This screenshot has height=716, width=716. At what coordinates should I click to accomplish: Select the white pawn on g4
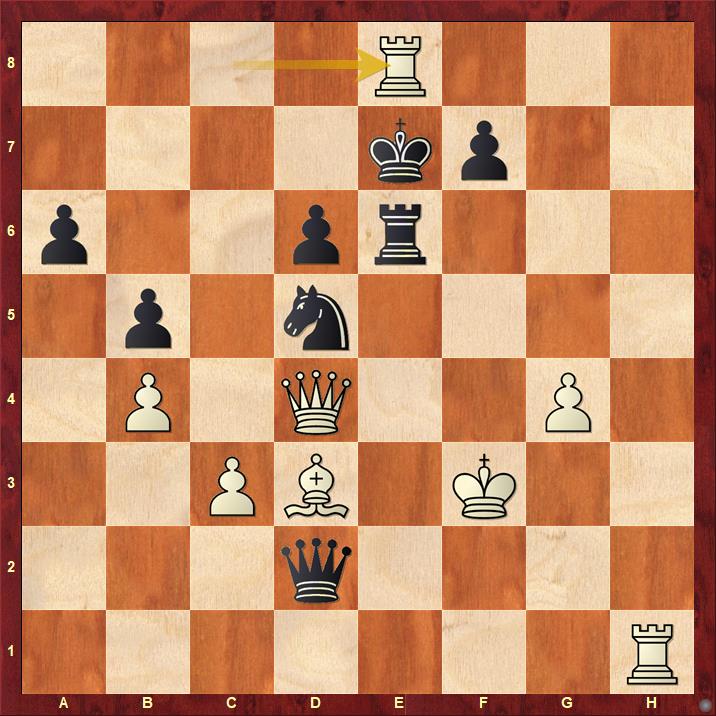coord(568,402)
